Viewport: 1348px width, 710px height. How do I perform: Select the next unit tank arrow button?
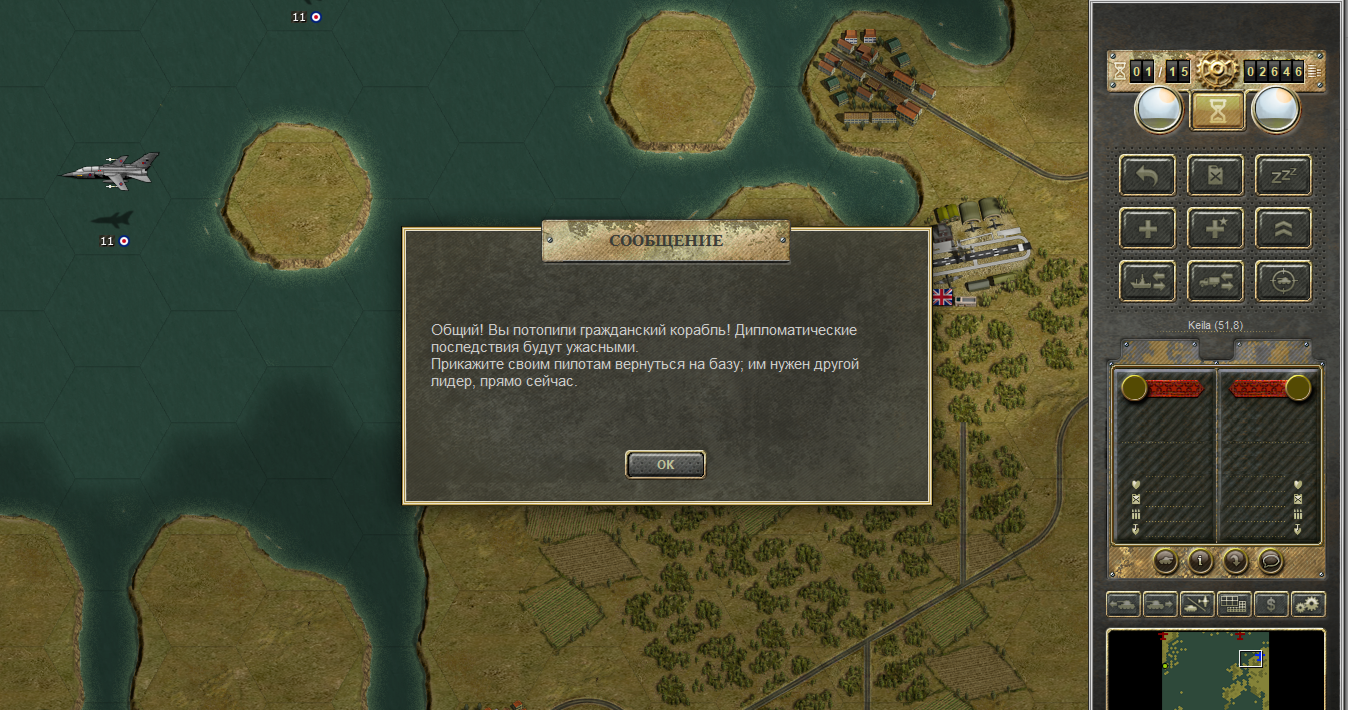(1160, 604)
